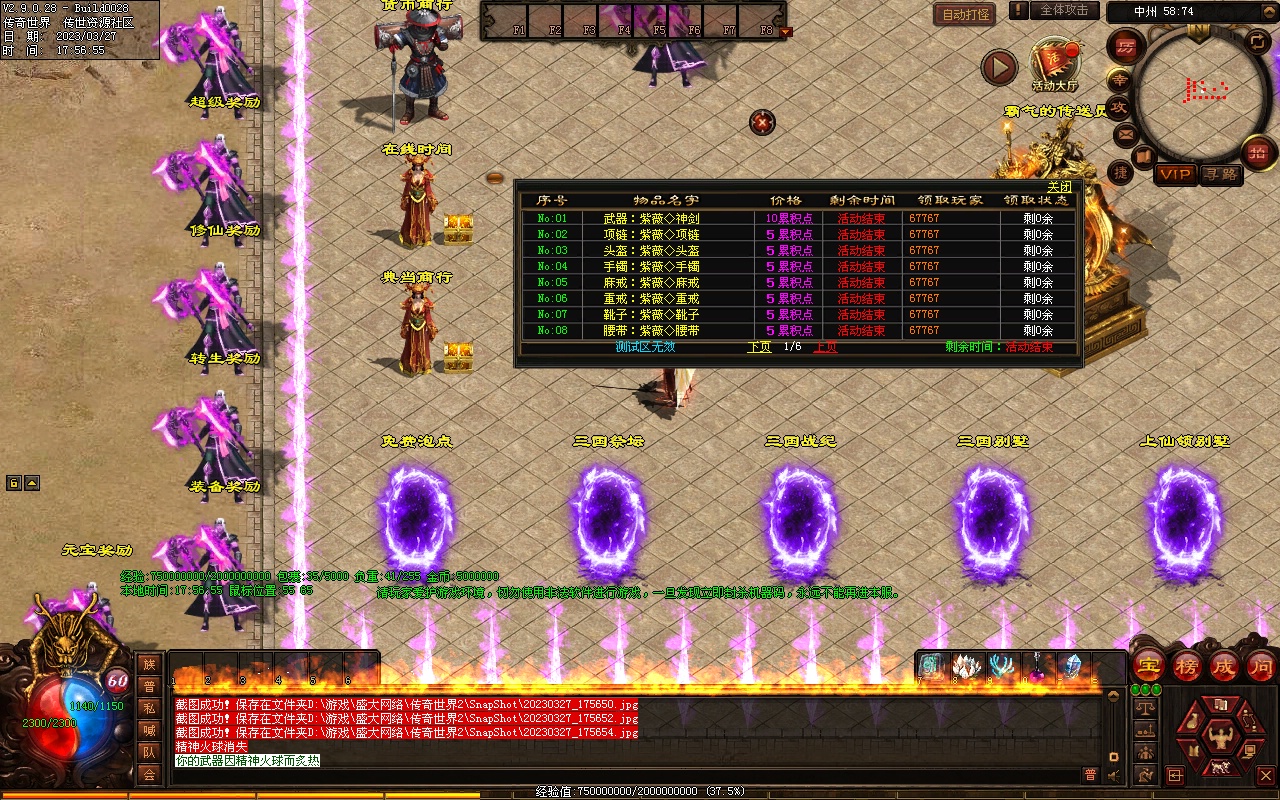Image resolution: width=1280 pixels, height=800 pixels.
Task: Go to next page with 下页
Action: pyautogui.click(x=759, y=347)
